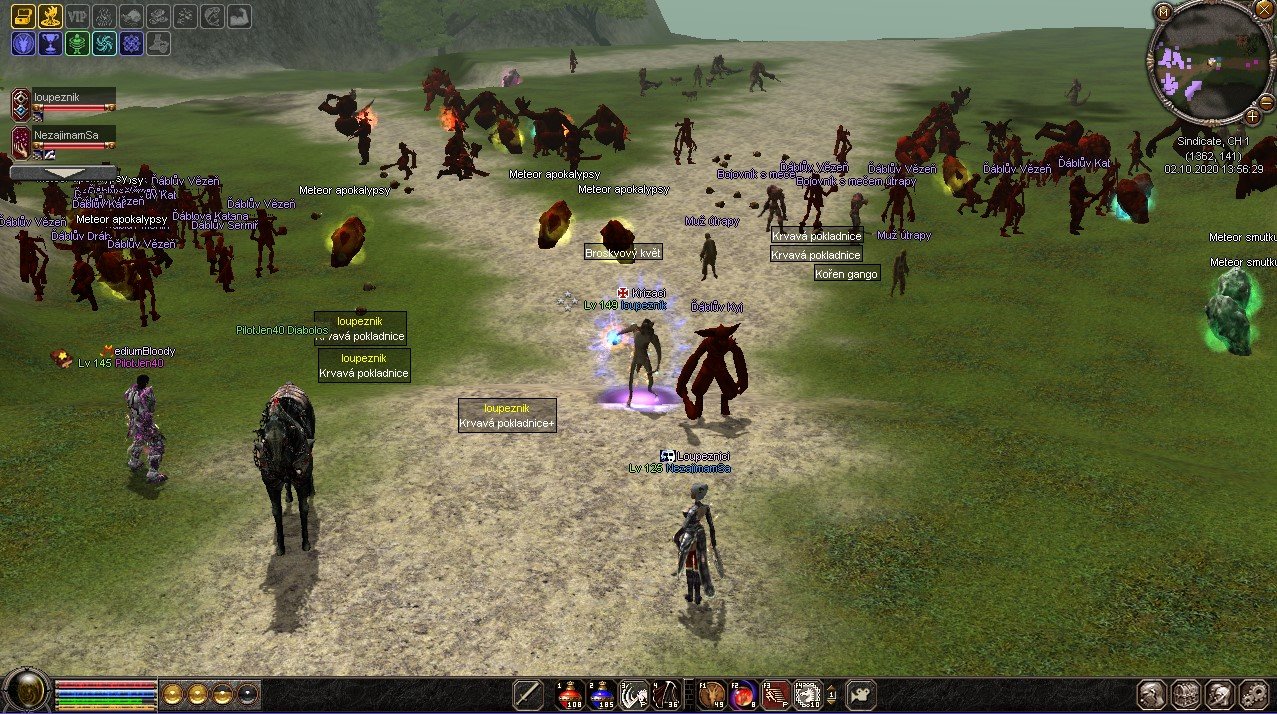Image resolution: width=1277 pixels, height=714 pixels.
Task: Click the flexed arm strength icon
Action: coord(238,16)
